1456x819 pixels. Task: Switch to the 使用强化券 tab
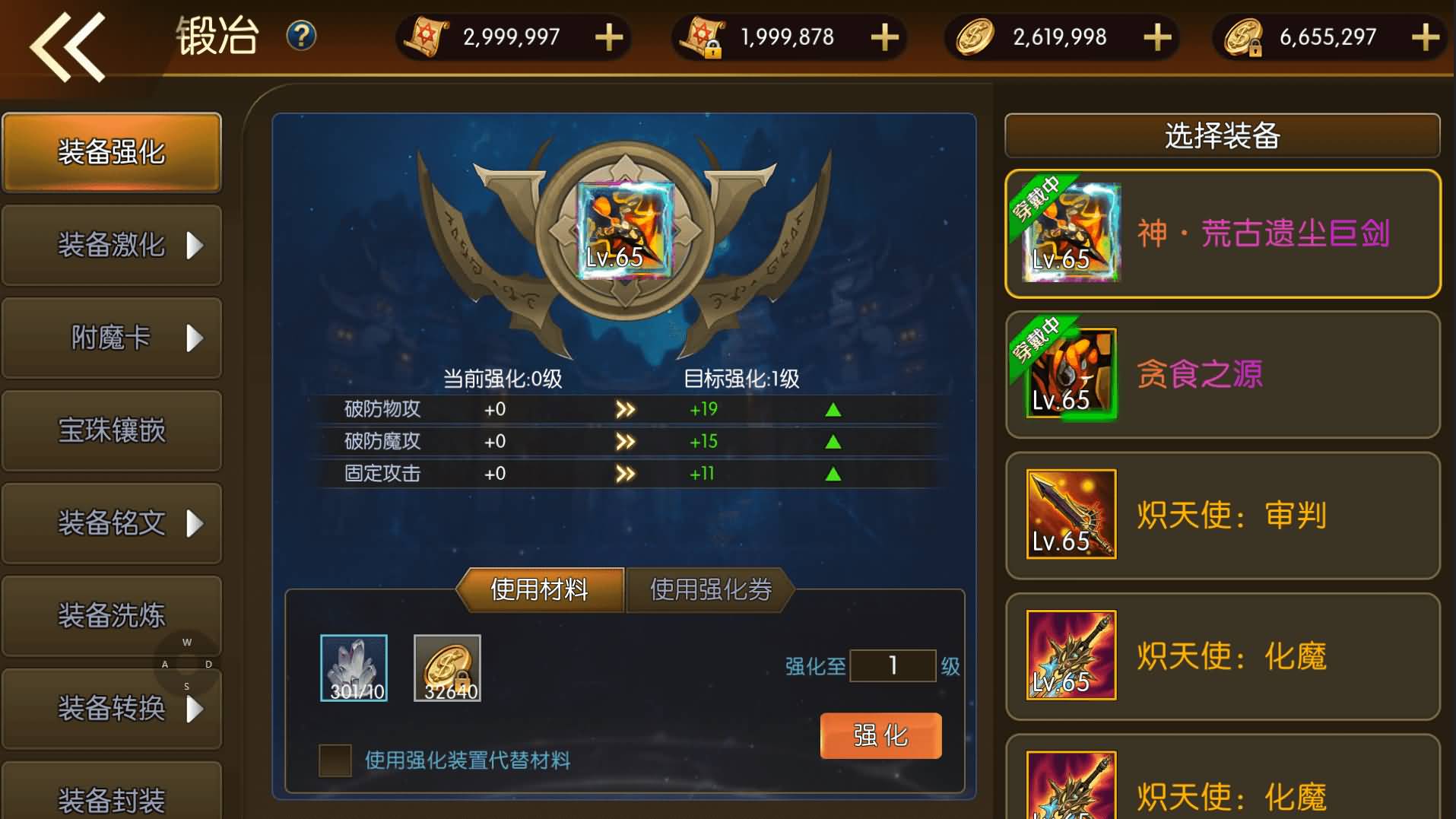pos(710,589)
